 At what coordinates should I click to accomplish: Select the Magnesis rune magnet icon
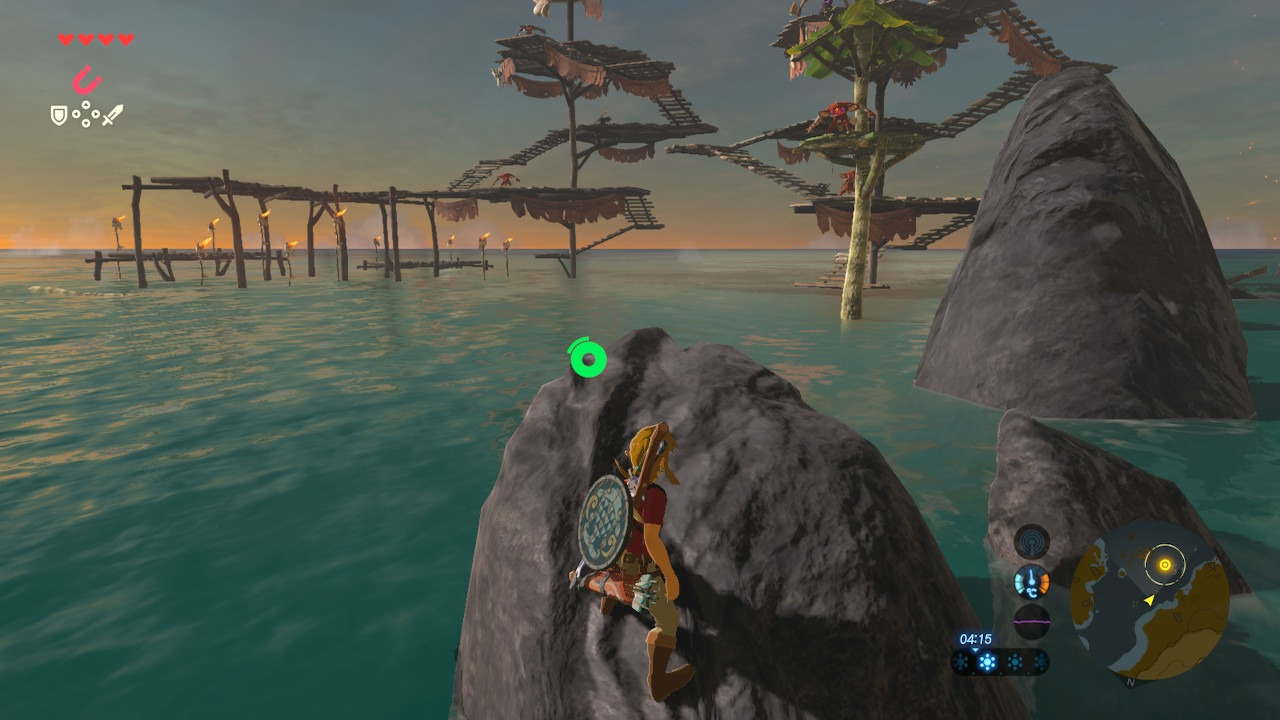click(87, 79)
